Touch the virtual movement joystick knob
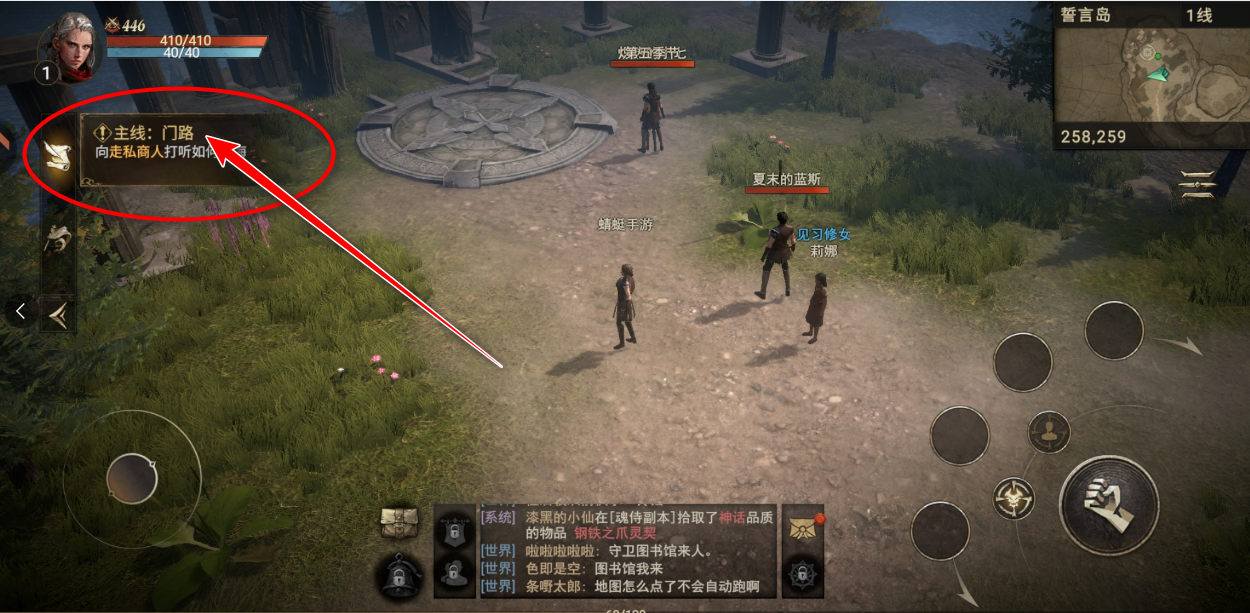The image size is (1250, 613). pos(132,478)
